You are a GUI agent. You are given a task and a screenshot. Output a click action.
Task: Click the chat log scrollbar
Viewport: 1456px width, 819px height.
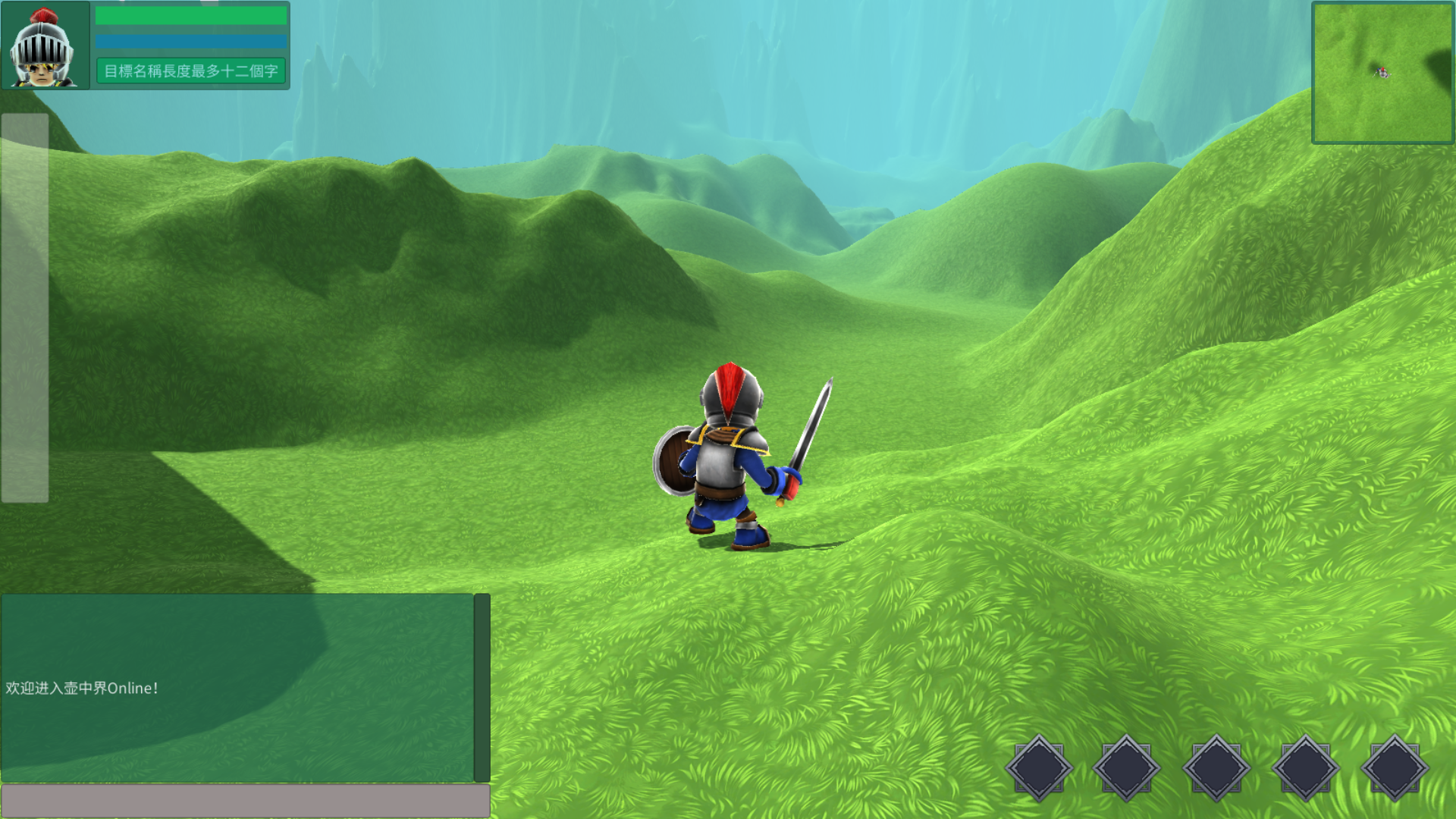(482, 687)
